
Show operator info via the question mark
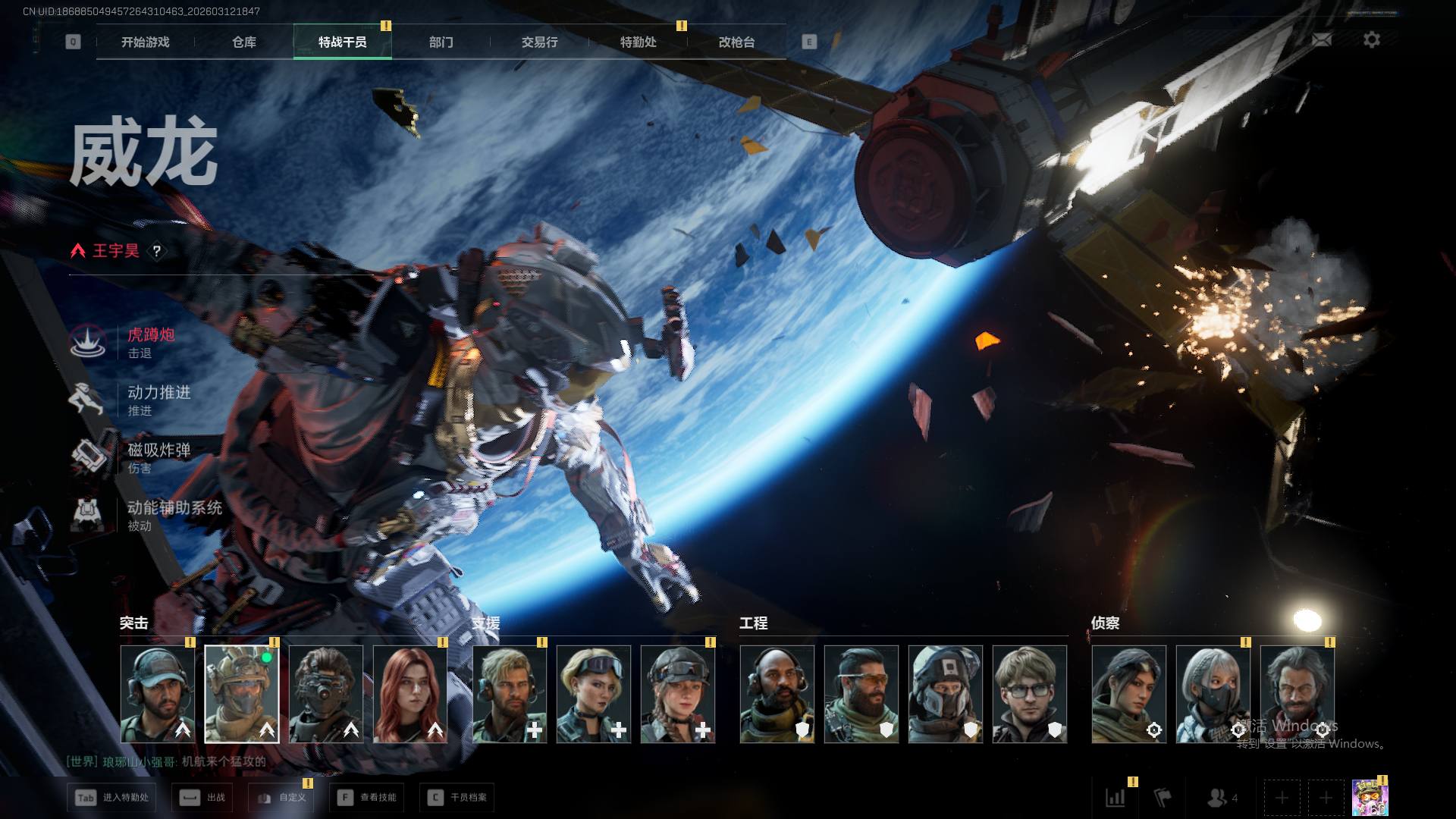157,251
